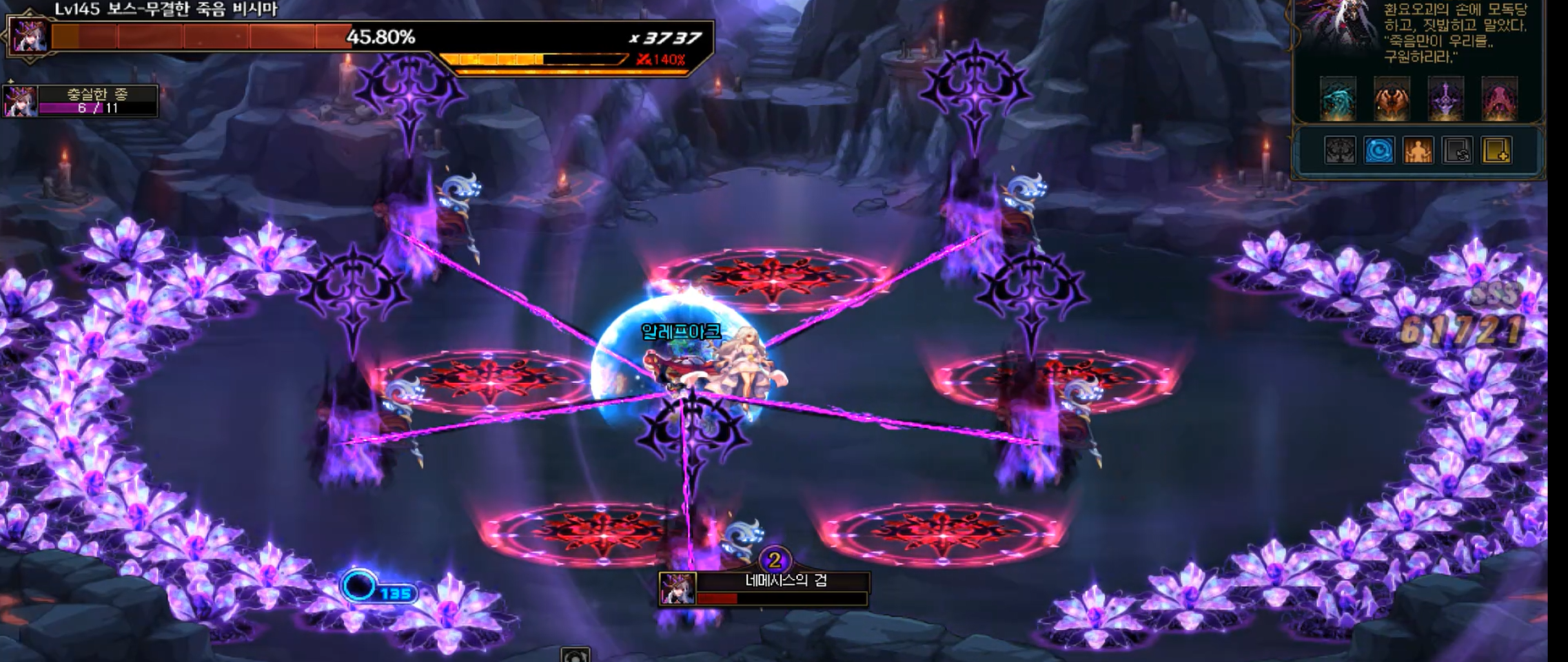
Task: Click the 충실한 종 buff portrait icon
Action: [x=19, y=101]
